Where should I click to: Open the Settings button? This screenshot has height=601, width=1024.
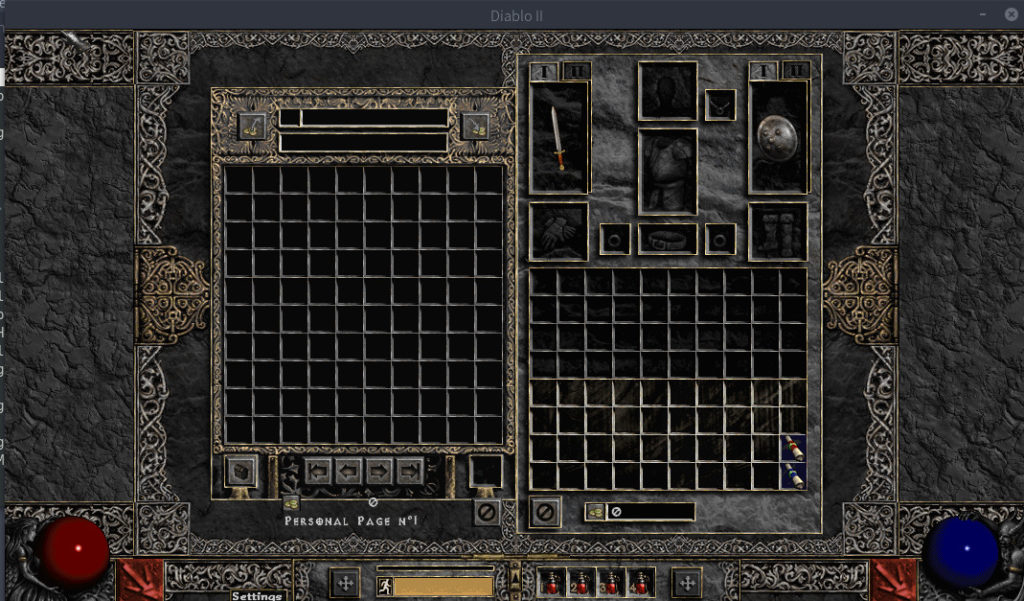[257, 596]
